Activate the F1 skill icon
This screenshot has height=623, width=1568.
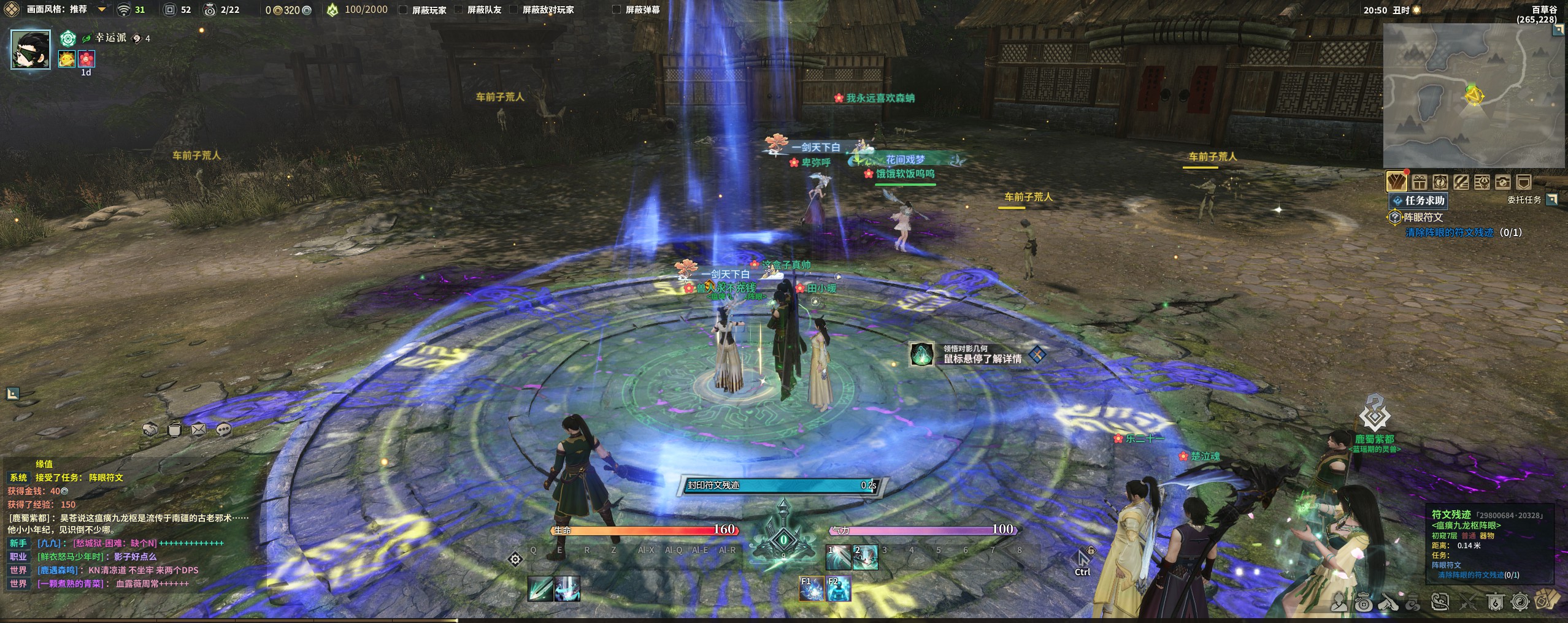[811, 589]
